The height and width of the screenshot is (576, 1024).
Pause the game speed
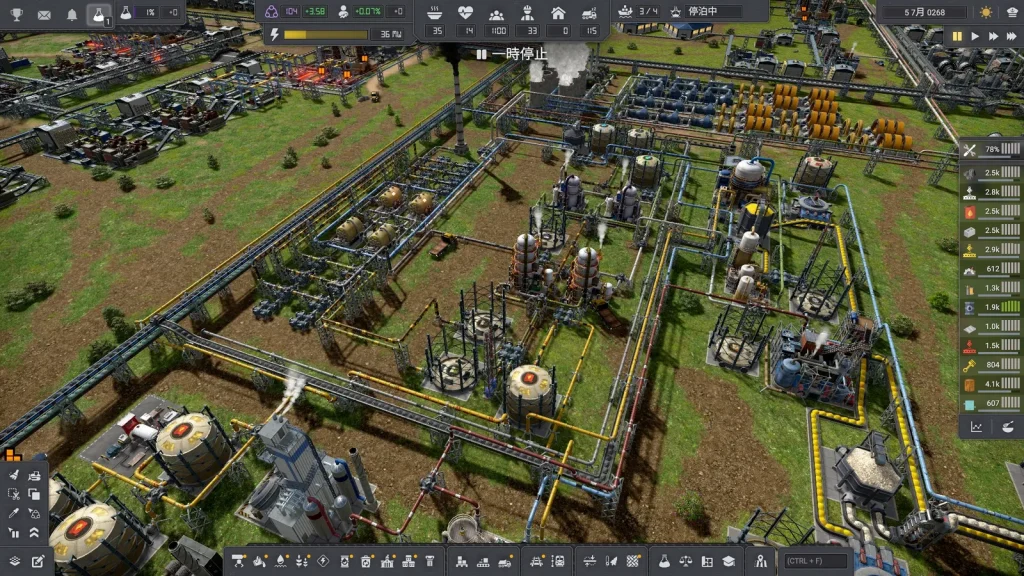point(957,36)
